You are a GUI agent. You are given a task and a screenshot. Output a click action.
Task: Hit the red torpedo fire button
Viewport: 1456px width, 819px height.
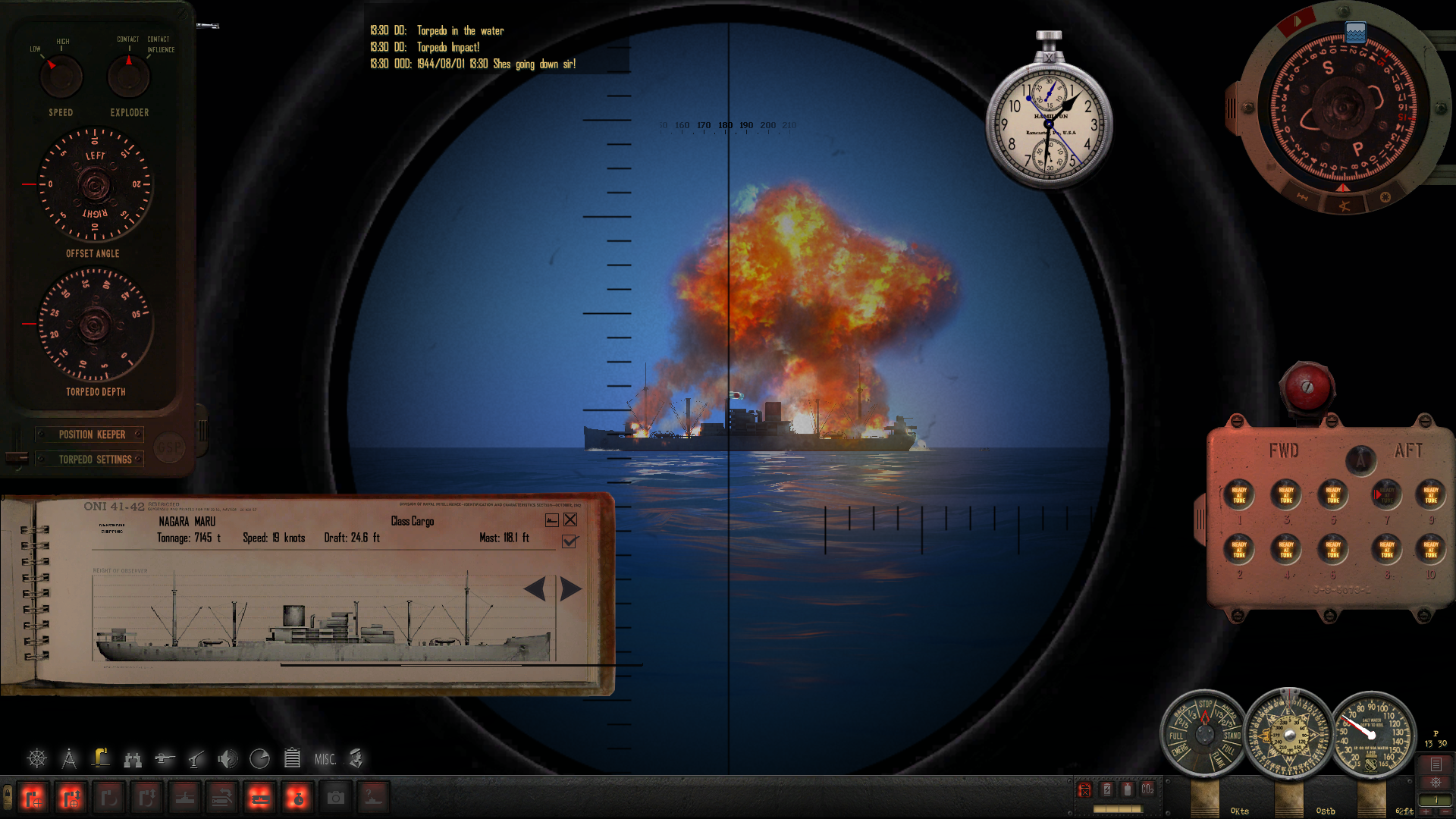coord(1307,387)
